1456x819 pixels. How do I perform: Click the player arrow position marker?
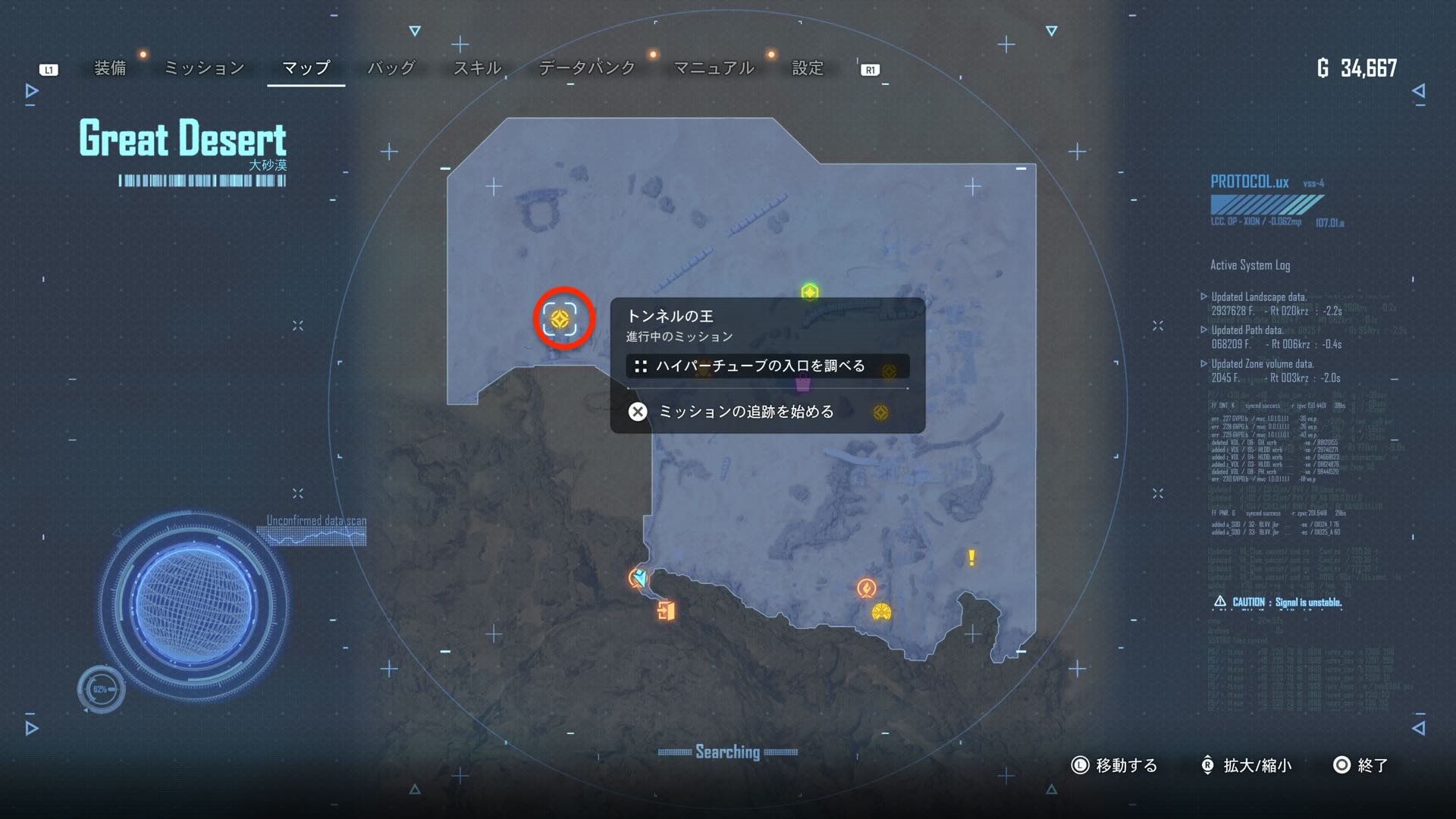(639, 579)
